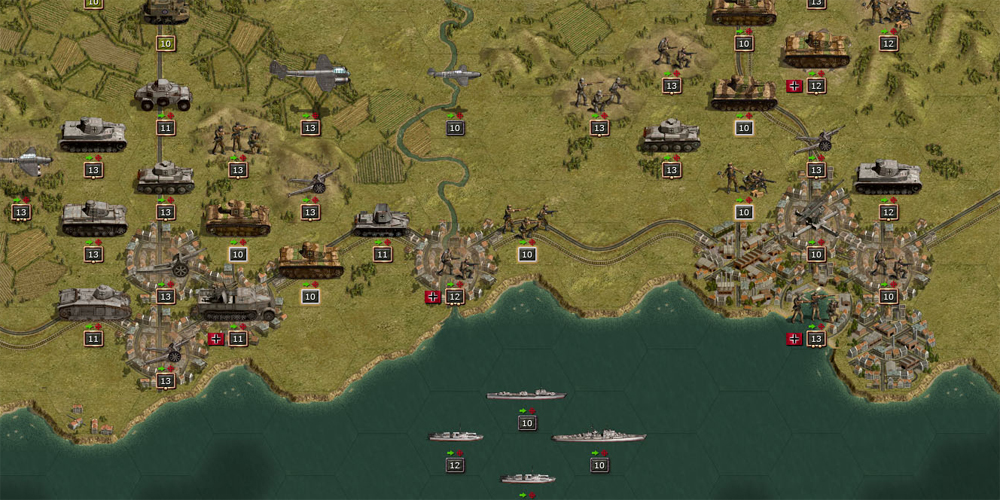Choose the wheeled armored car unit
The image size is (1000, 500).
pos(162,95)
